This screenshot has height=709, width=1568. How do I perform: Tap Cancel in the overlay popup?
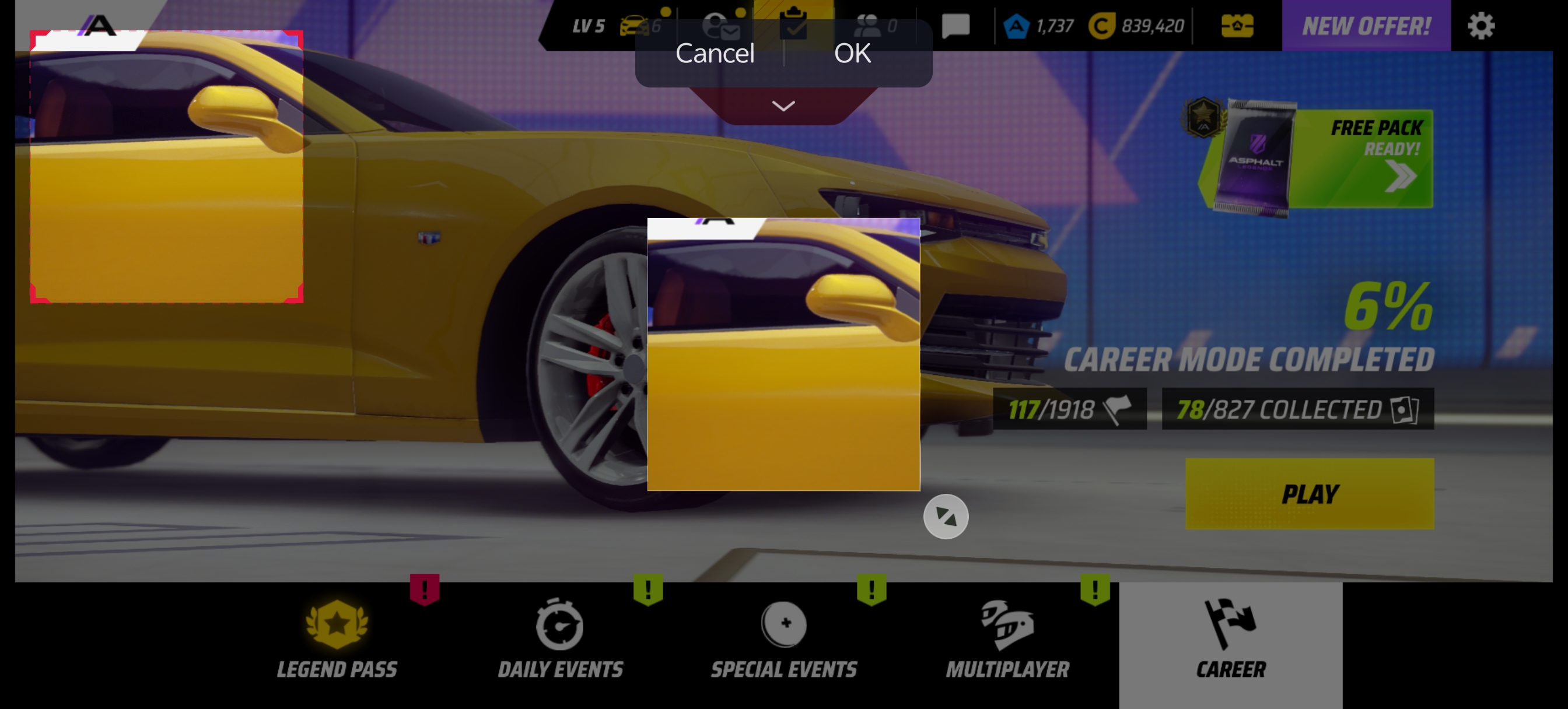[715, 54]
